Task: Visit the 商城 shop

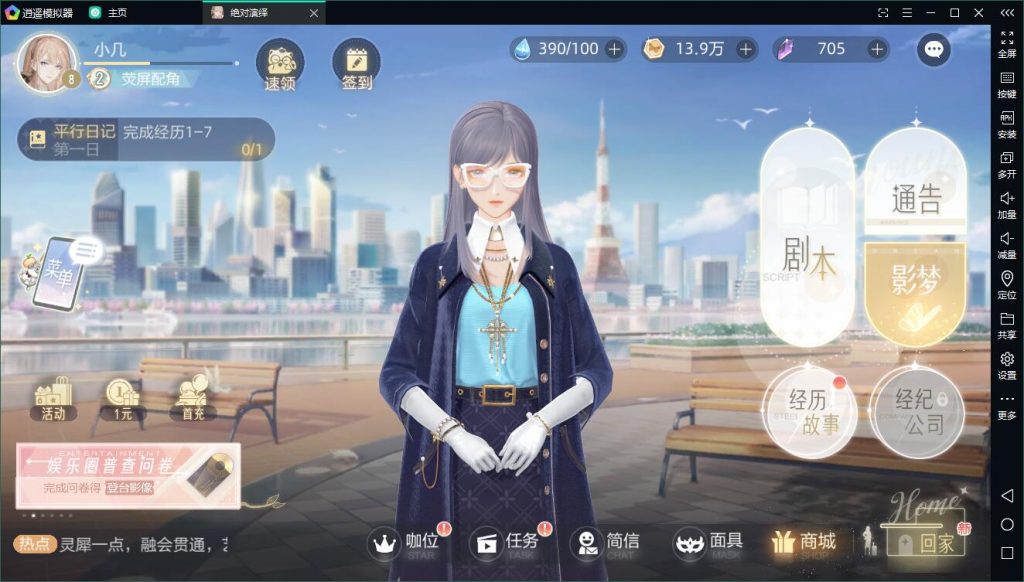Action: [804, 543]
